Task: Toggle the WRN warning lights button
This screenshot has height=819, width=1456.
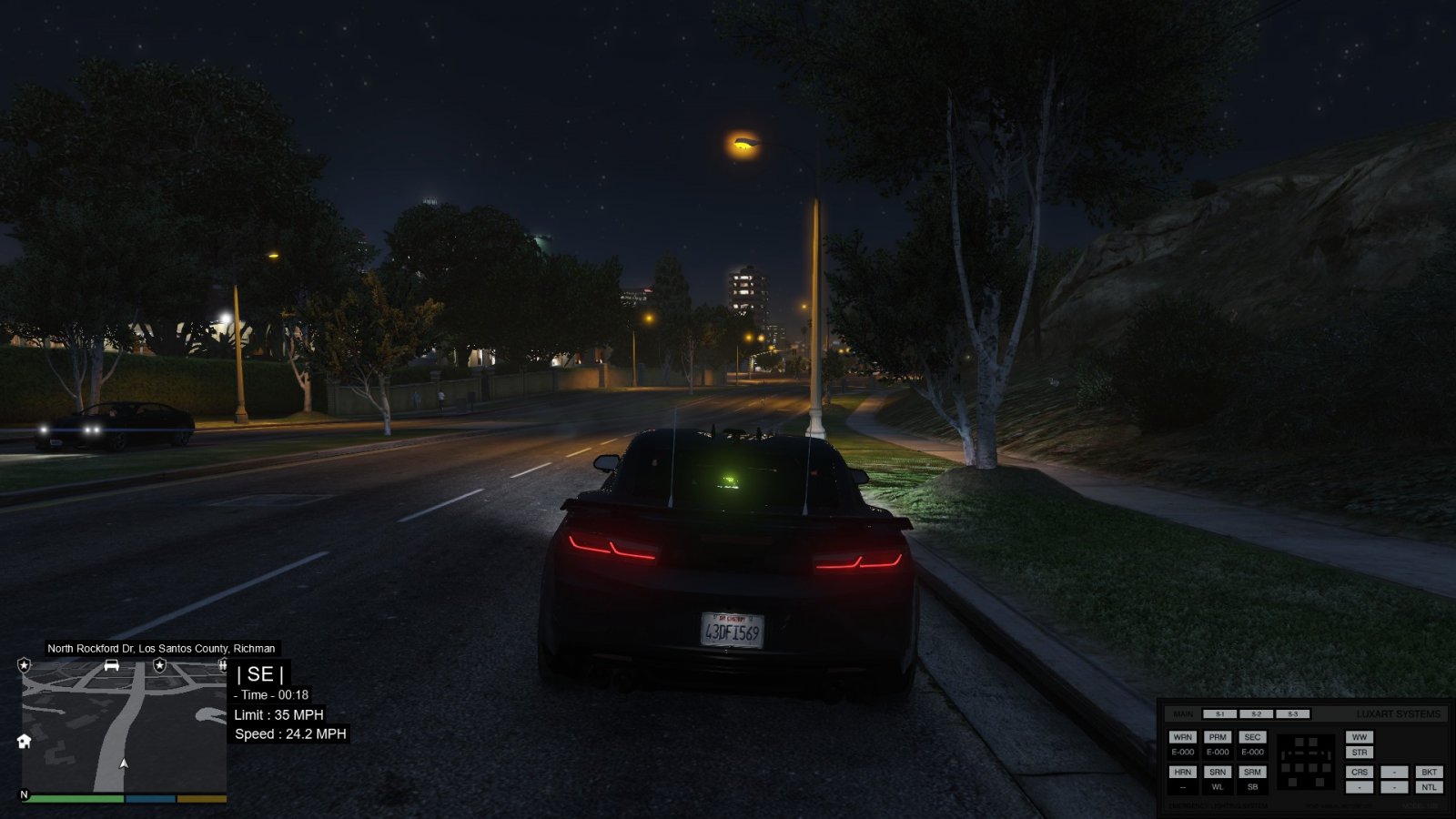Action: pyautogui.click(x=1182, y=737)
